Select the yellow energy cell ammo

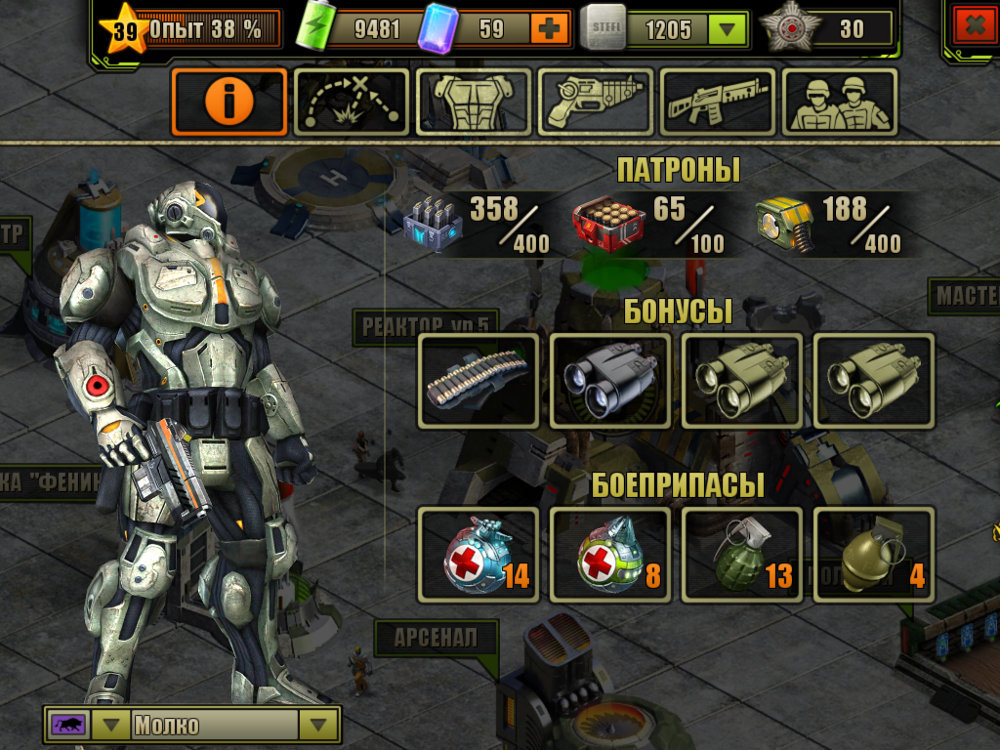coord(786,223)
